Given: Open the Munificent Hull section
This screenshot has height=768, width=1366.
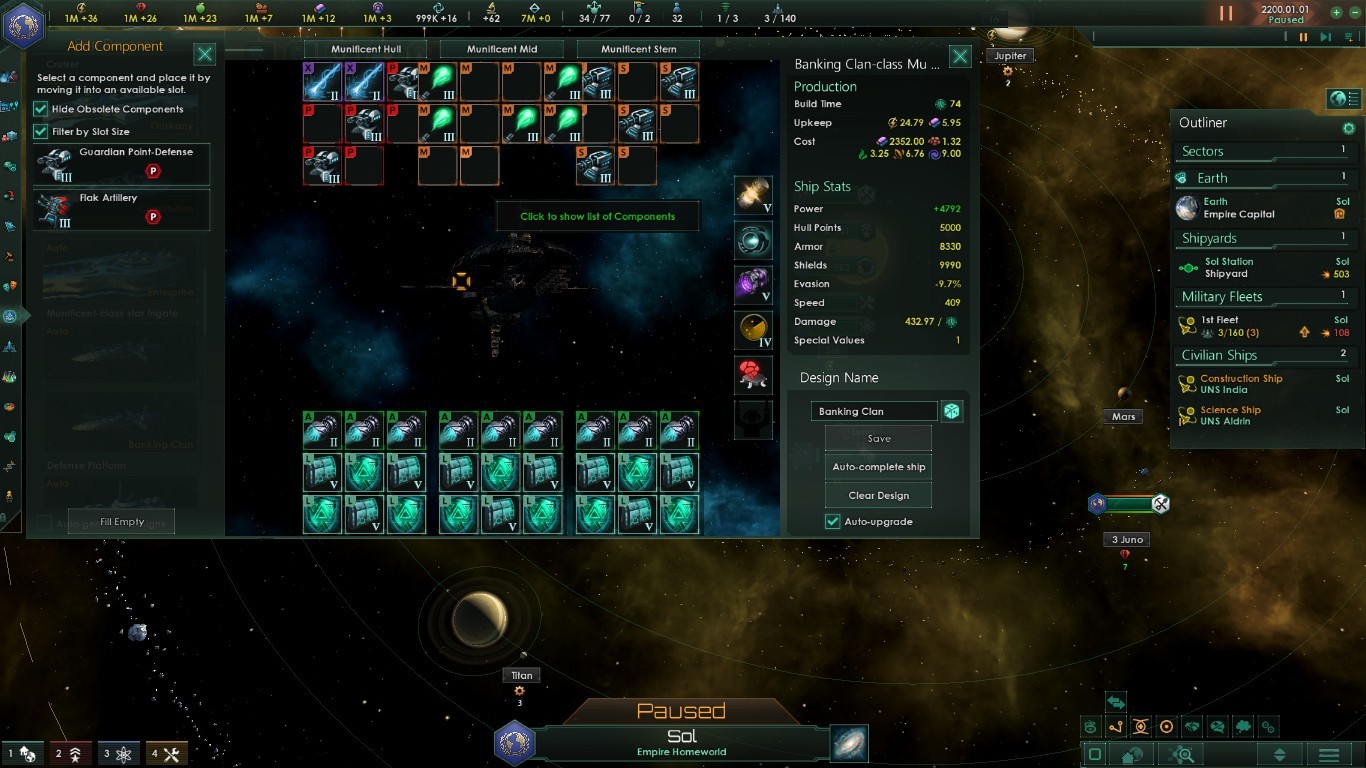Looking at the screenshot, I should click(365, 49).
